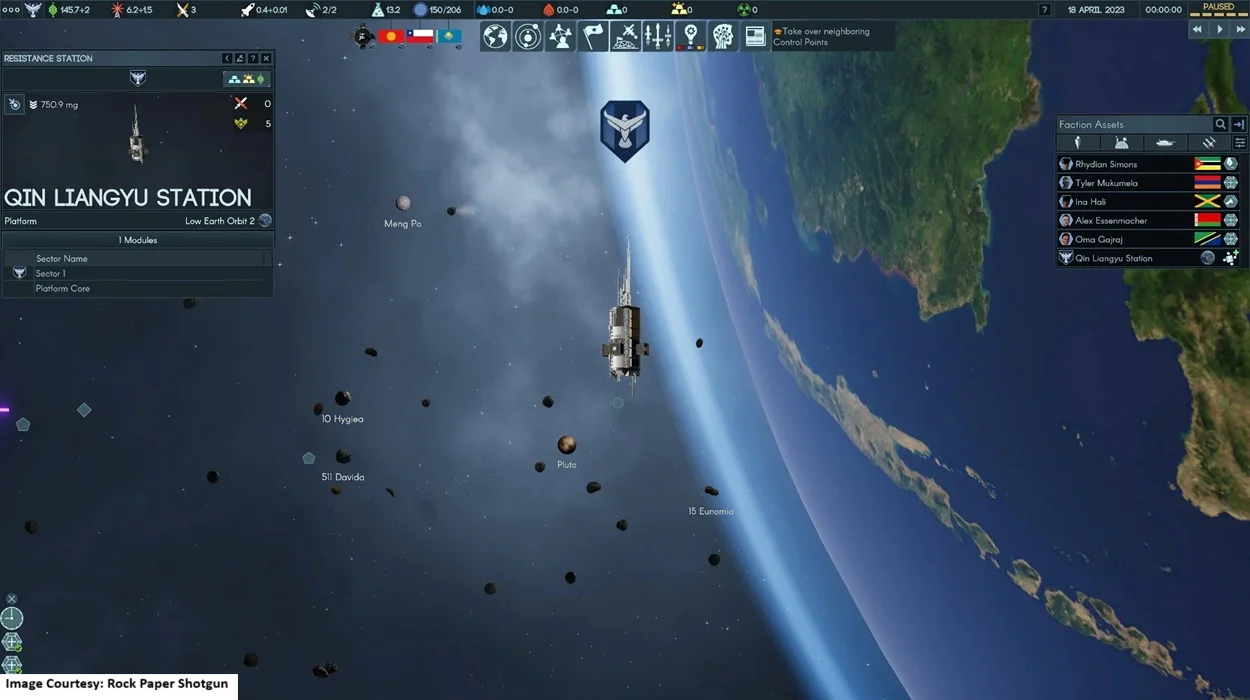Open the globe view from the toolbar
The height and width of the screenshot is (700, 1250).
495,37
